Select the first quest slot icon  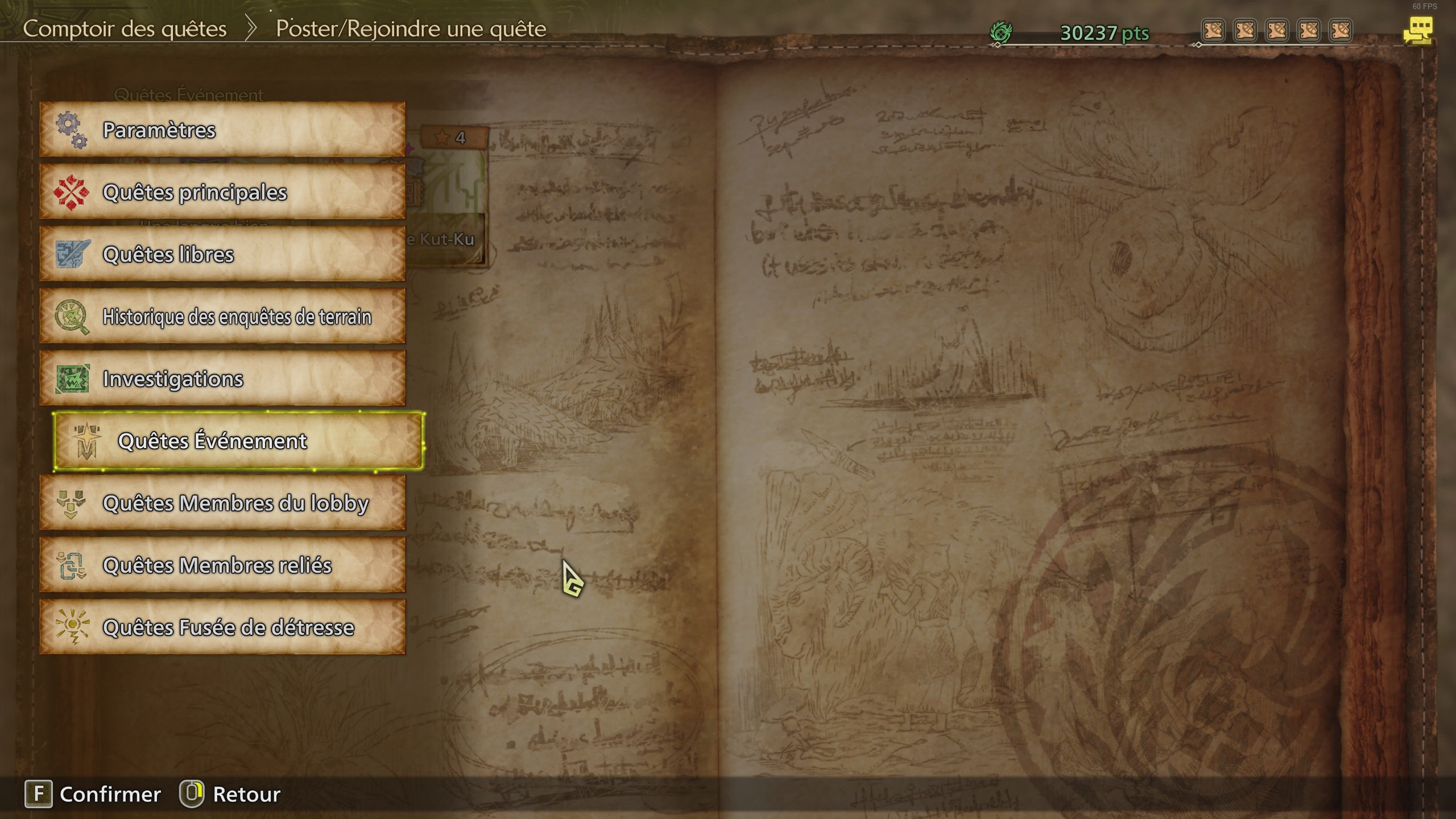click(x=1214, y=31)
